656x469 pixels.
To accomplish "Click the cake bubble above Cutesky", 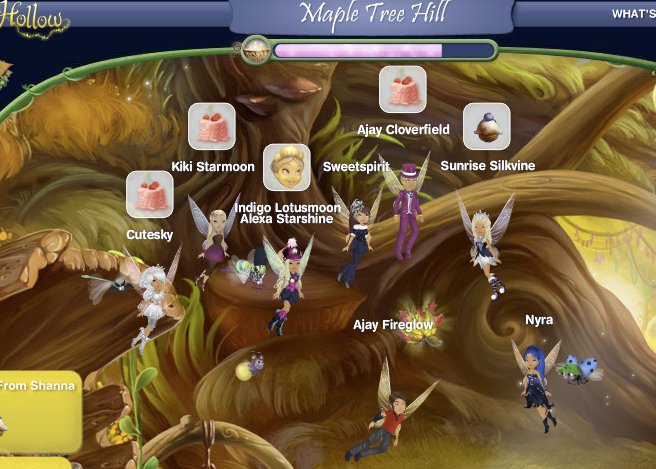I will point(150,195).
